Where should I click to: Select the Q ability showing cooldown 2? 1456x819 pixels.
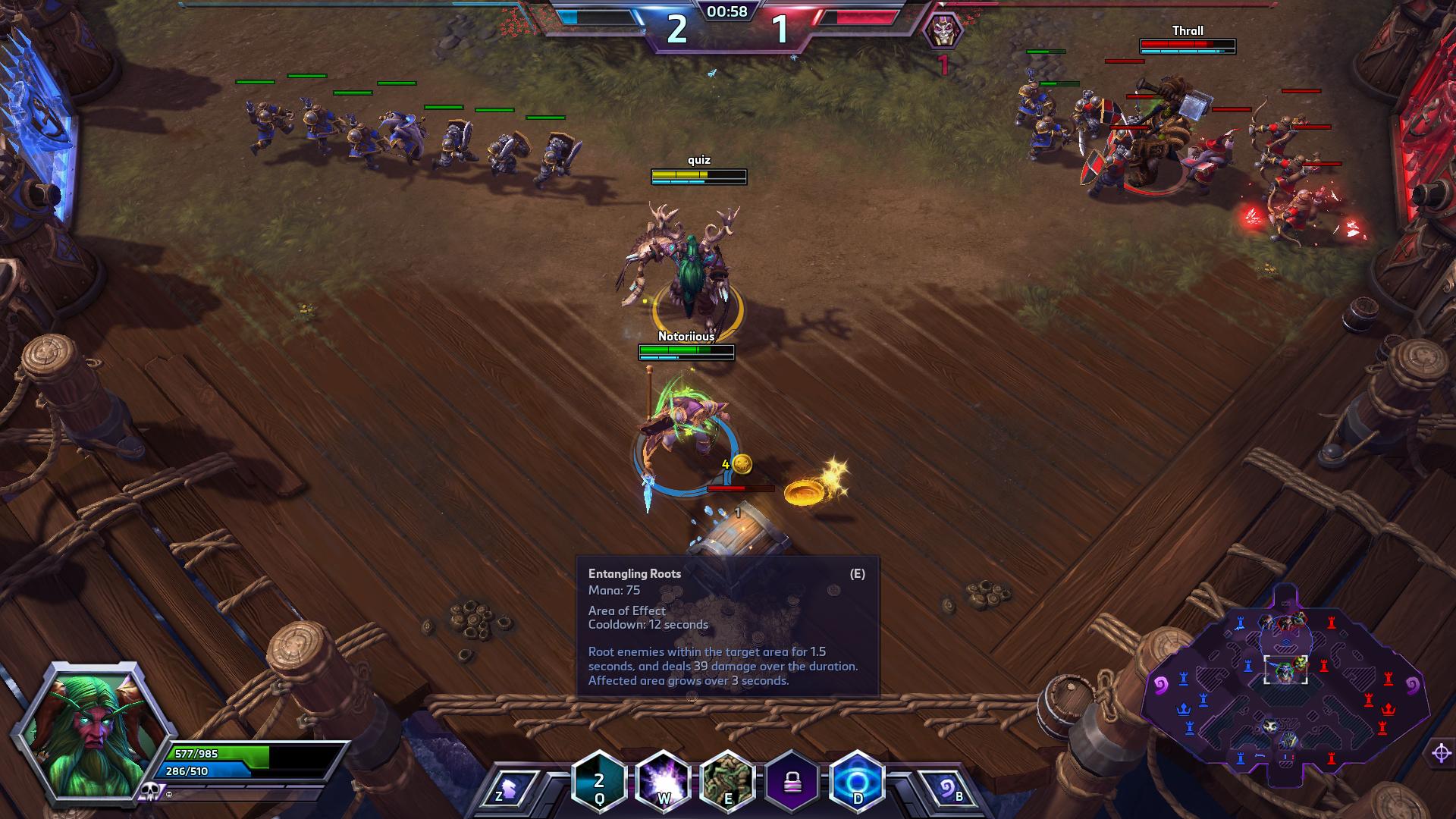pos(599,781)
